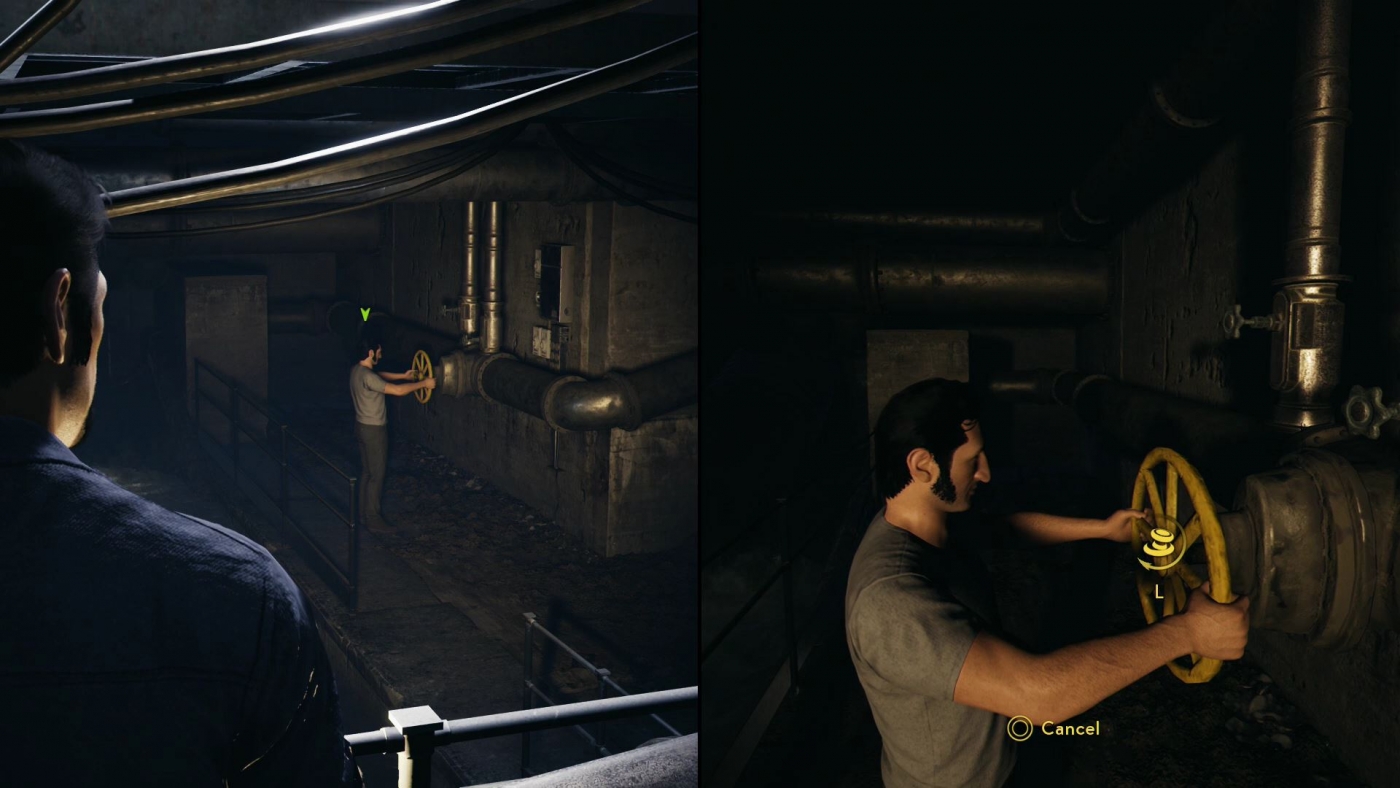Click the rotating stick prompt icon on the valve

(1160, 543)
